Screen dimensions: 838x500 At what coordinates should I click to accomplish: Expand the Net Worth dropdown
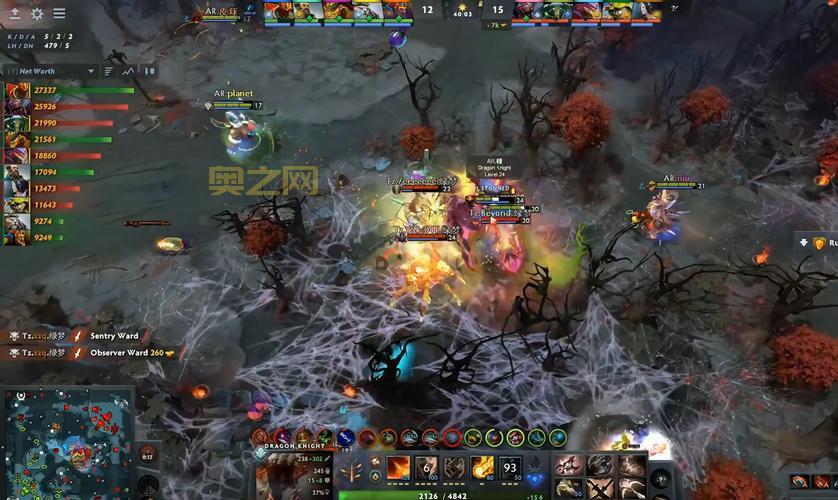91,71
